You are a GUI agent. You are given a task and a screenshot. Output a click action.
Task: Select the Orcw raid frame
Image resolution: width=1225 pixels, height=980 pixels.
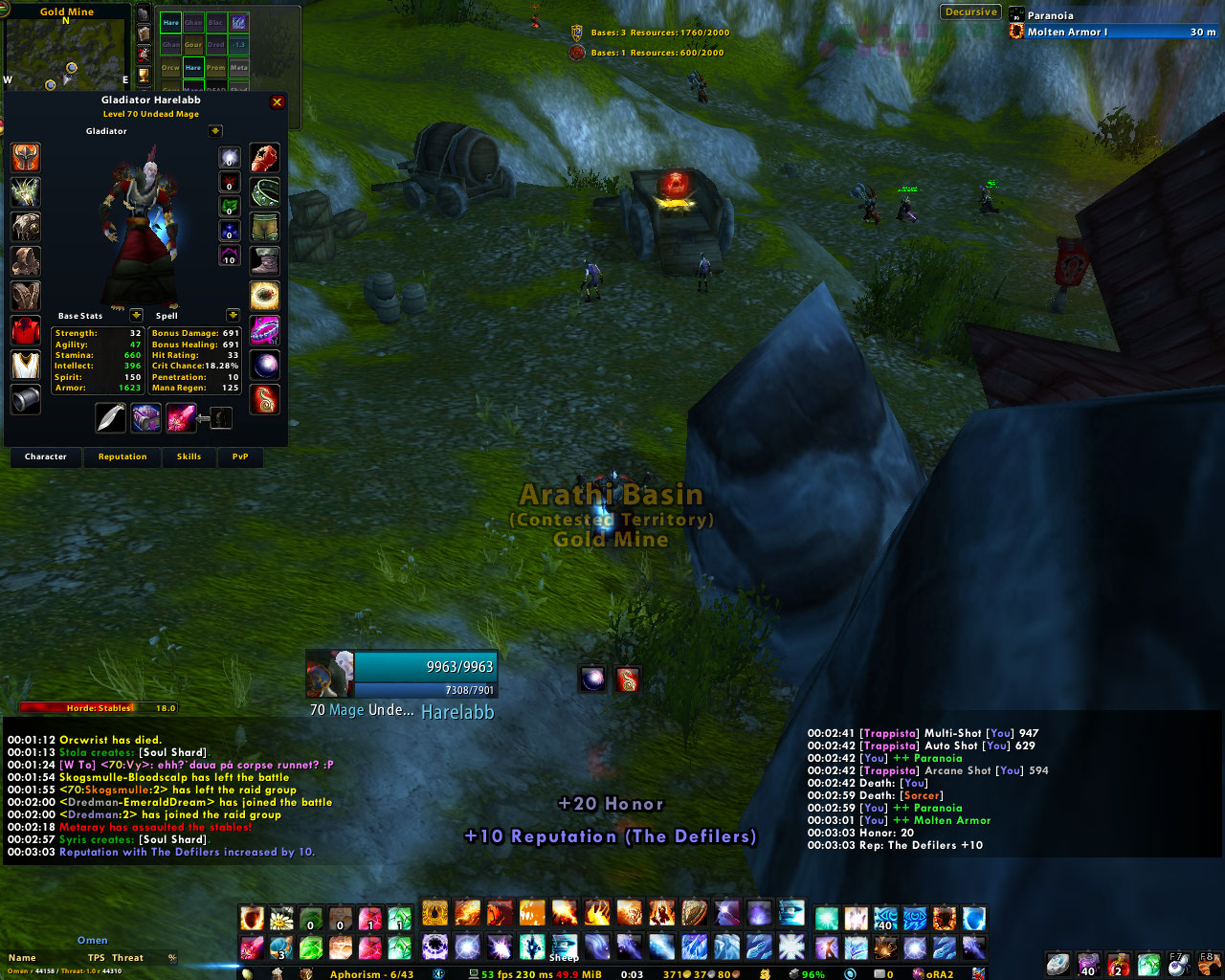coord(170,67)
